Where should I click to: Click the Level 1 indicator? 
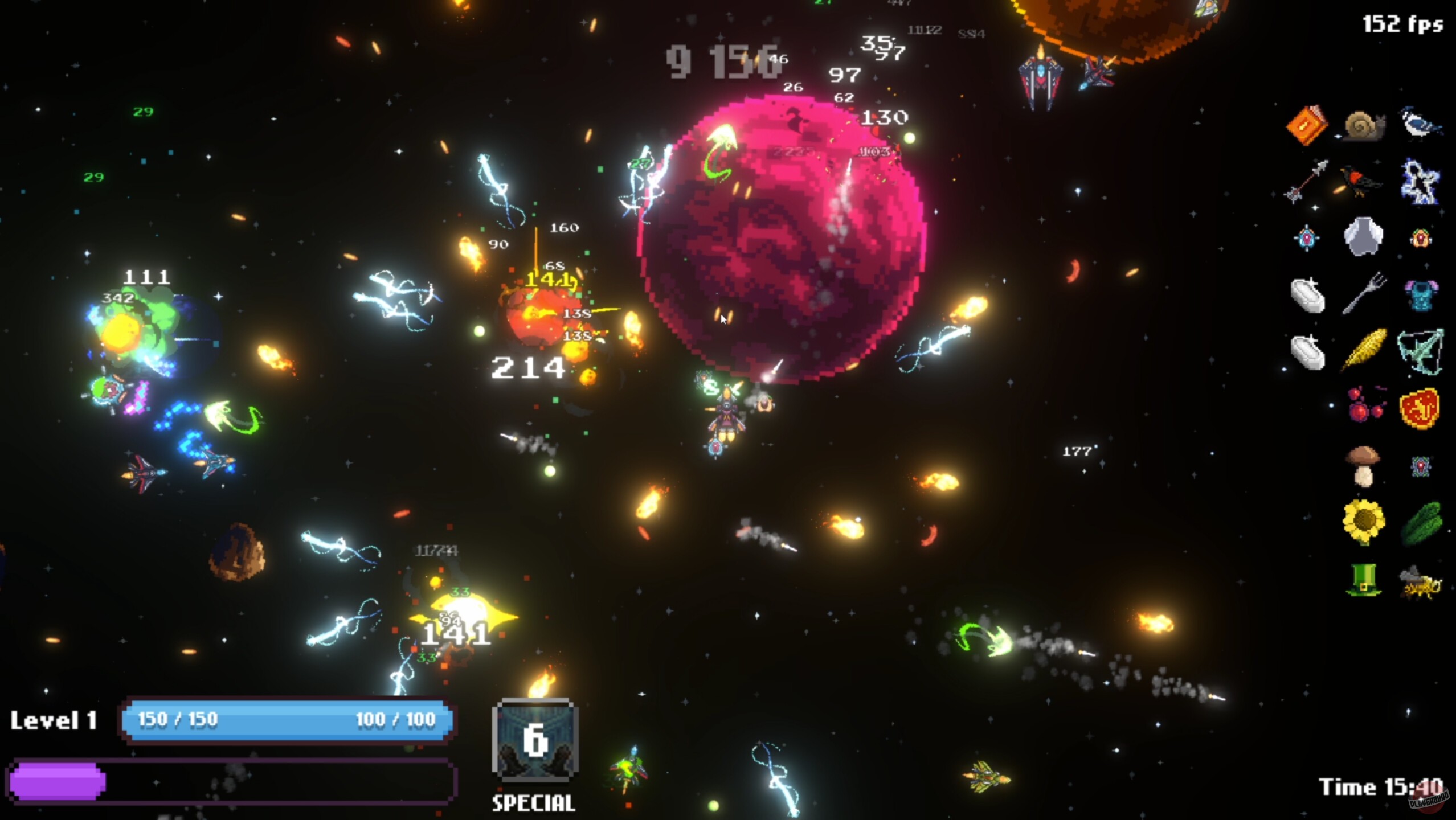point(55,719)
